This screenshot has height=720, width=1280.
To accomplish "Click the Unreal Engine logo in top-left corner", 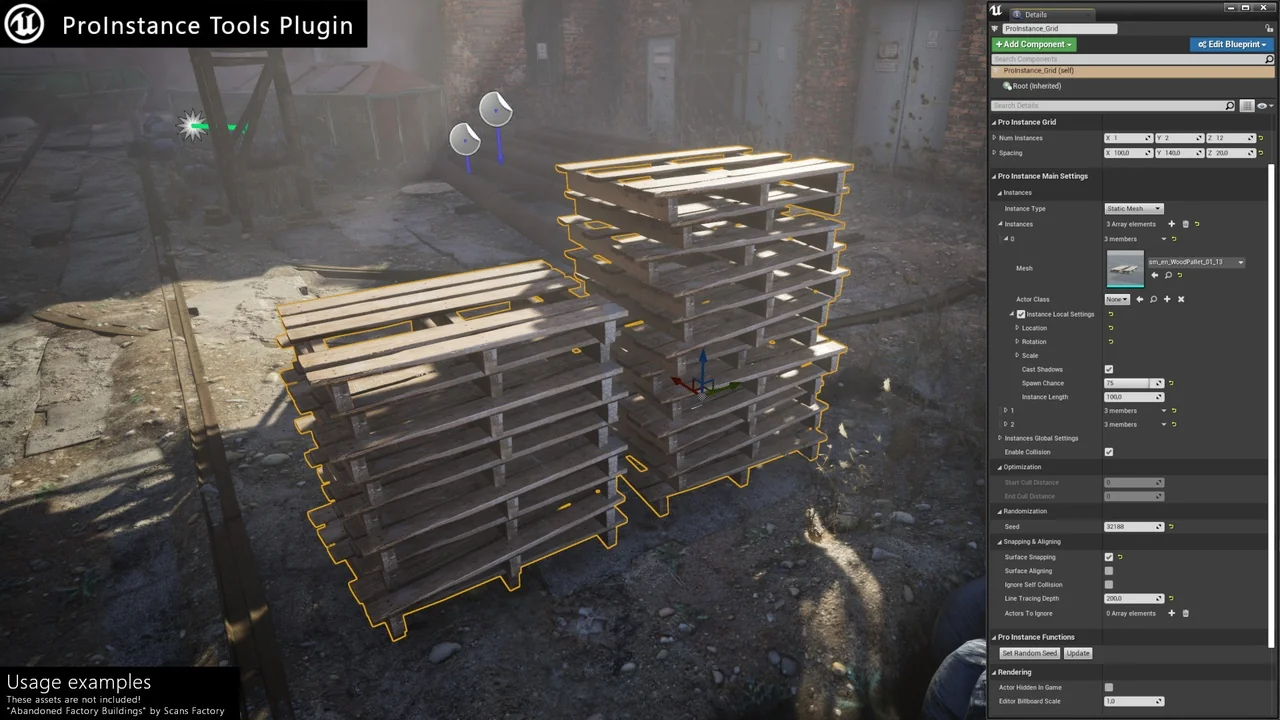I will pyautogui.click(x=22, y=24).
